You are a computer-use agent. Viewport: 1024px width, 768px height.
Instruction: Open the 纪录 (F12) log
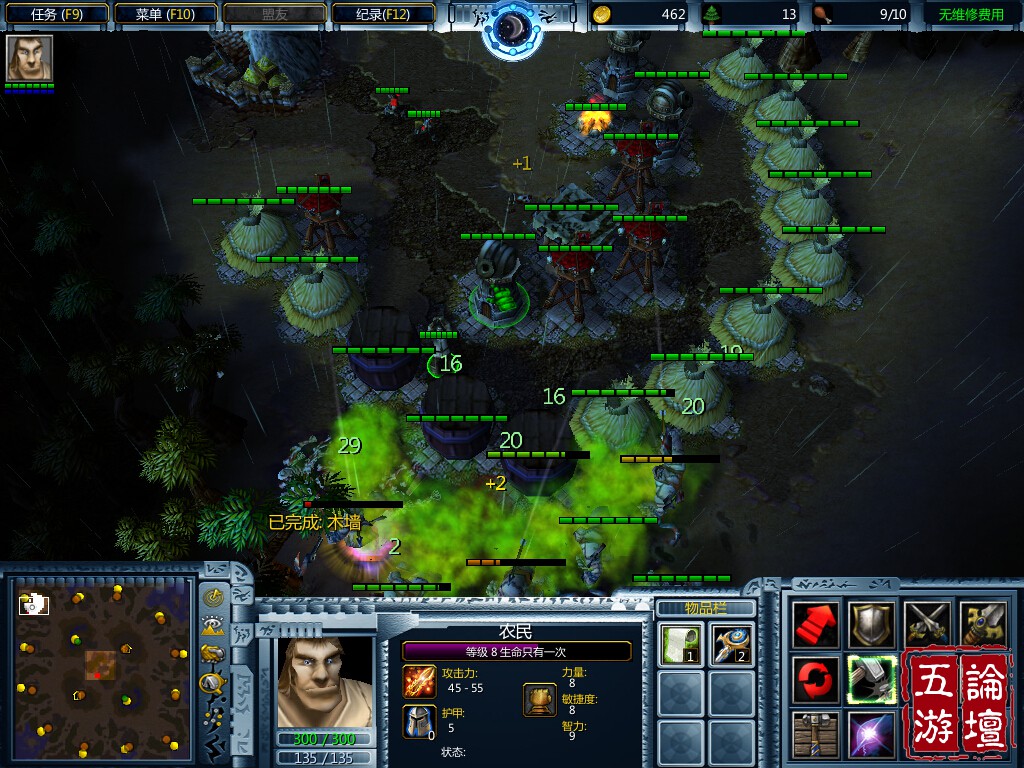click(383, 14)
